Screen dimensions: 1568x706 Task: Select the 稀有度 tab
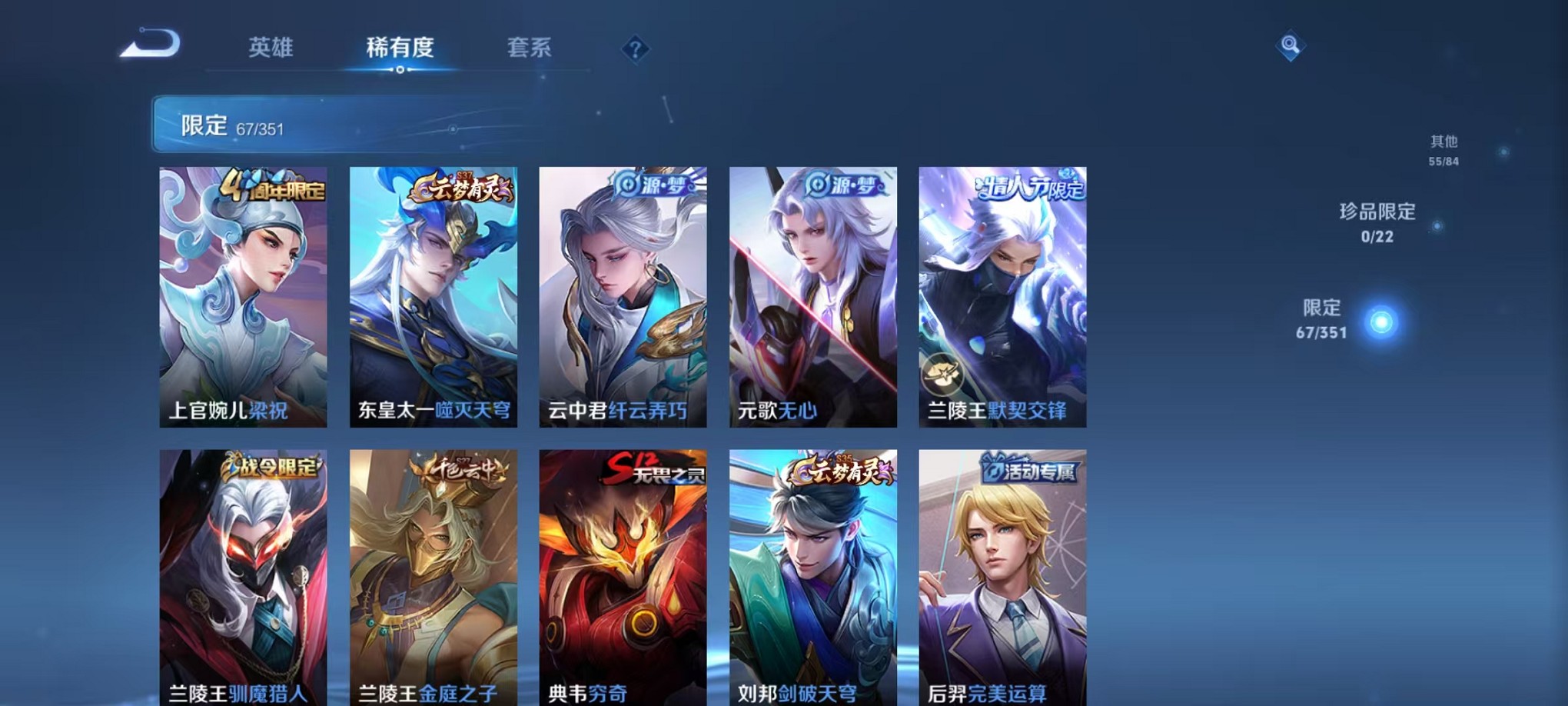pos(398,48)
